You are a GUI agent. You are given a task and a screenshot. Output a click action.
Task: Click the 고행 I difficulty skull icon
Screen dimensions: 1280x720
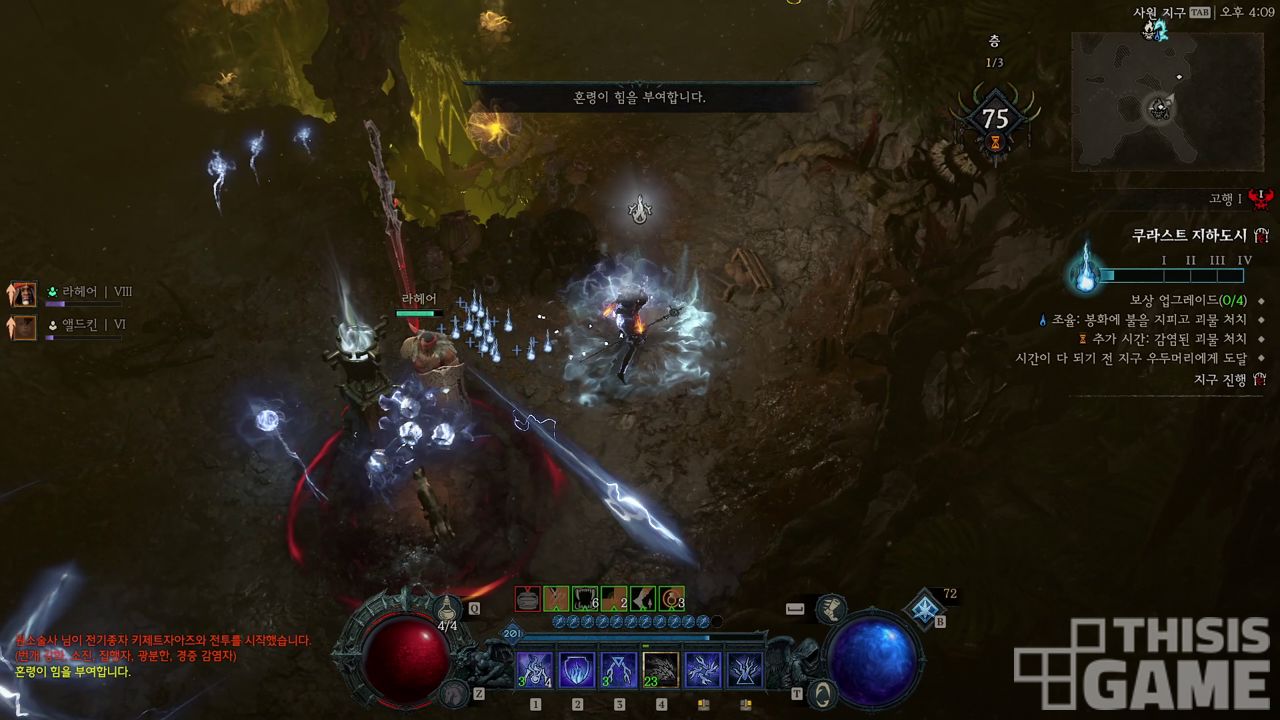point(1260,198)
